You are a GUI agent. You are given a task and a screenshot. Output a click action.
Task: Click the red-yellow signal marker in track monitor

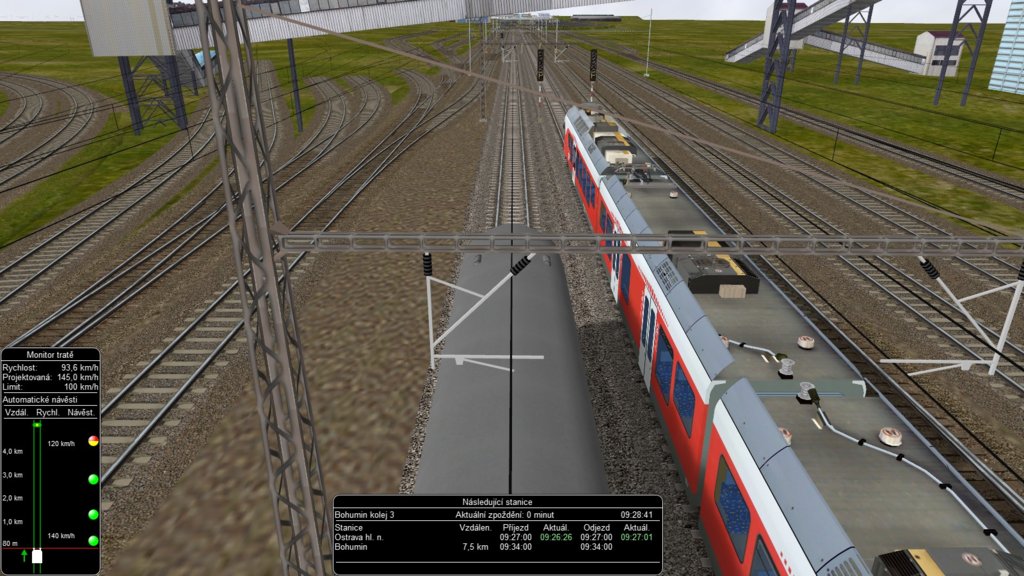(x=93, y=440)
